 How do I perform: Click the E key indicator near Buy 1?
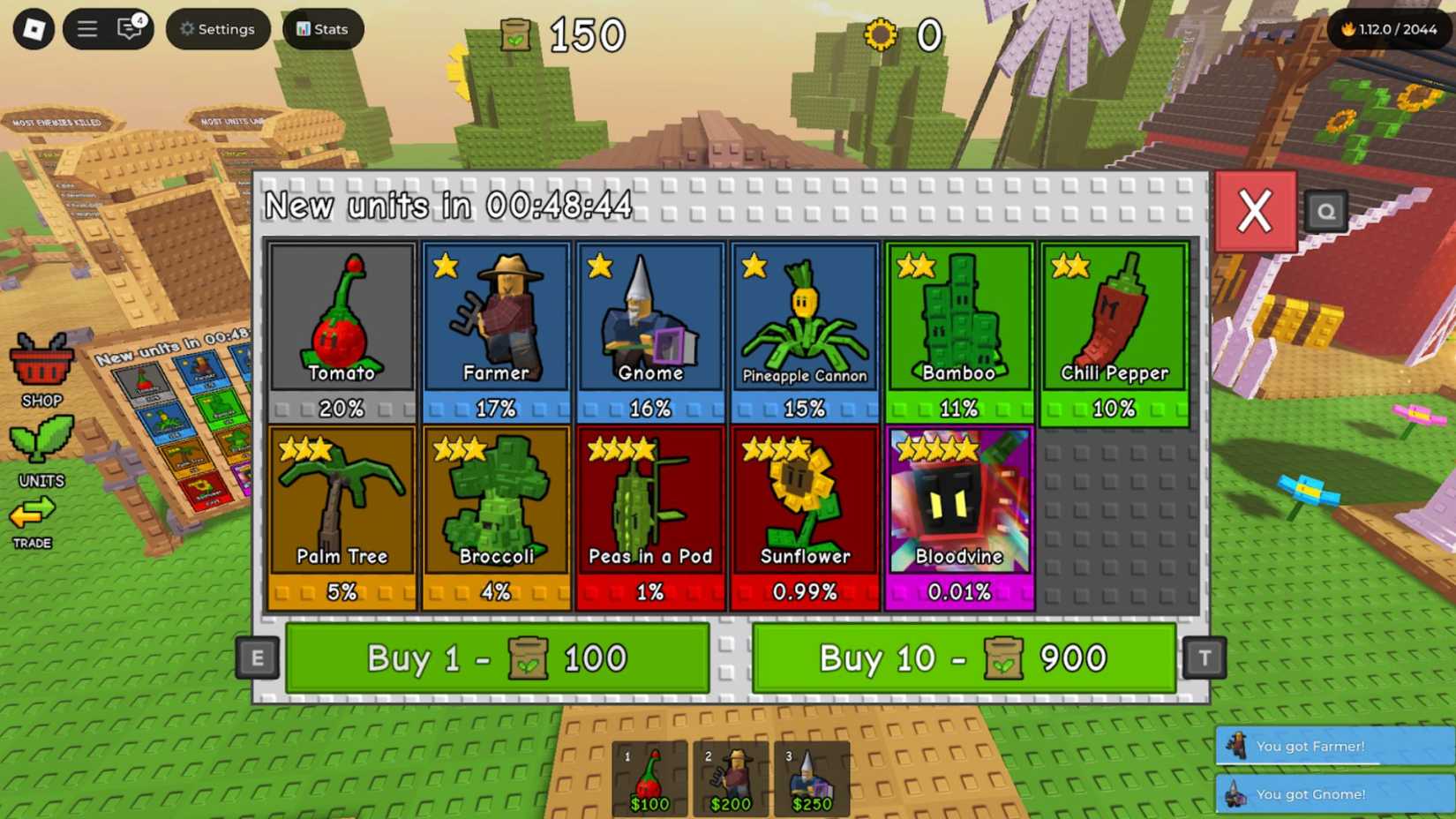tap(257, 658)
